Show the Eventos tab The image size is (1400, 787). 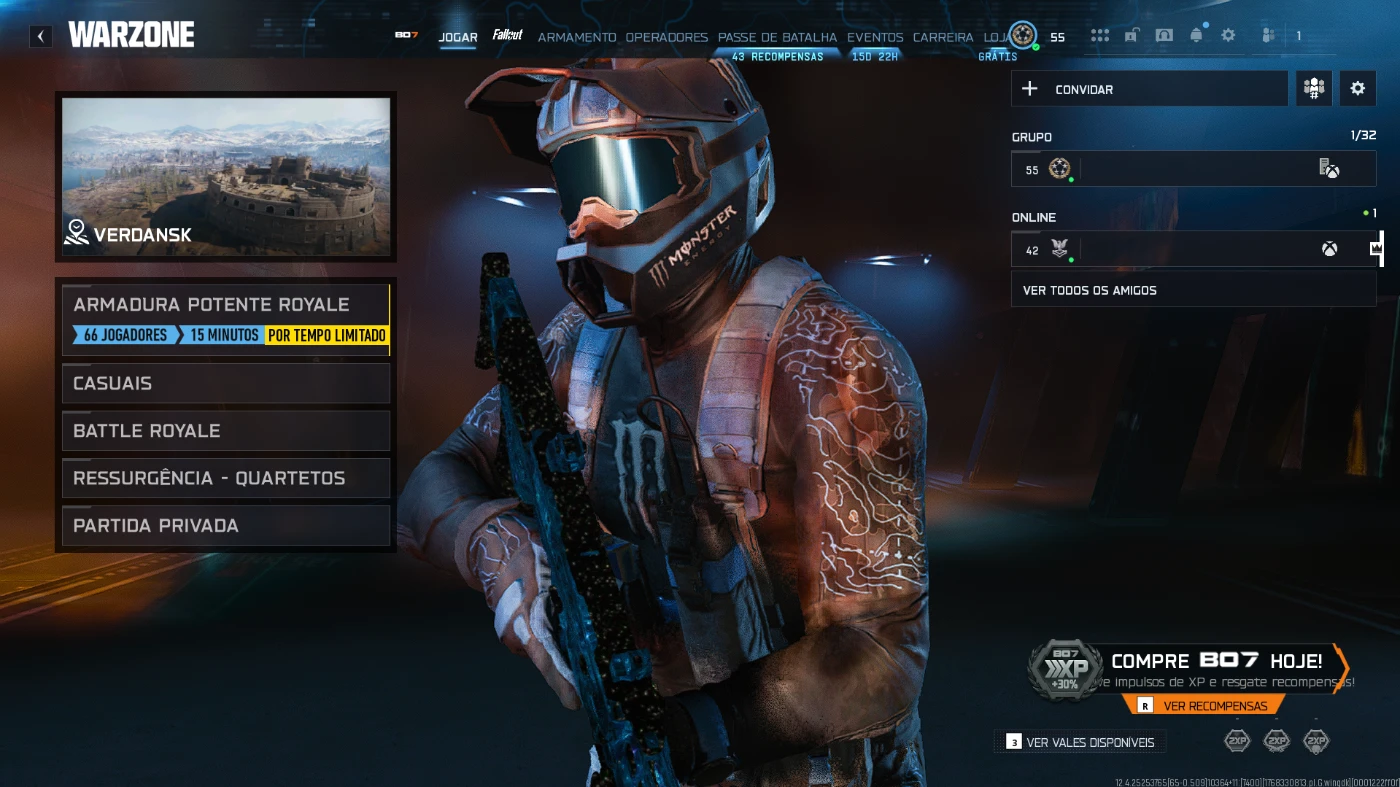coord(875,37)
